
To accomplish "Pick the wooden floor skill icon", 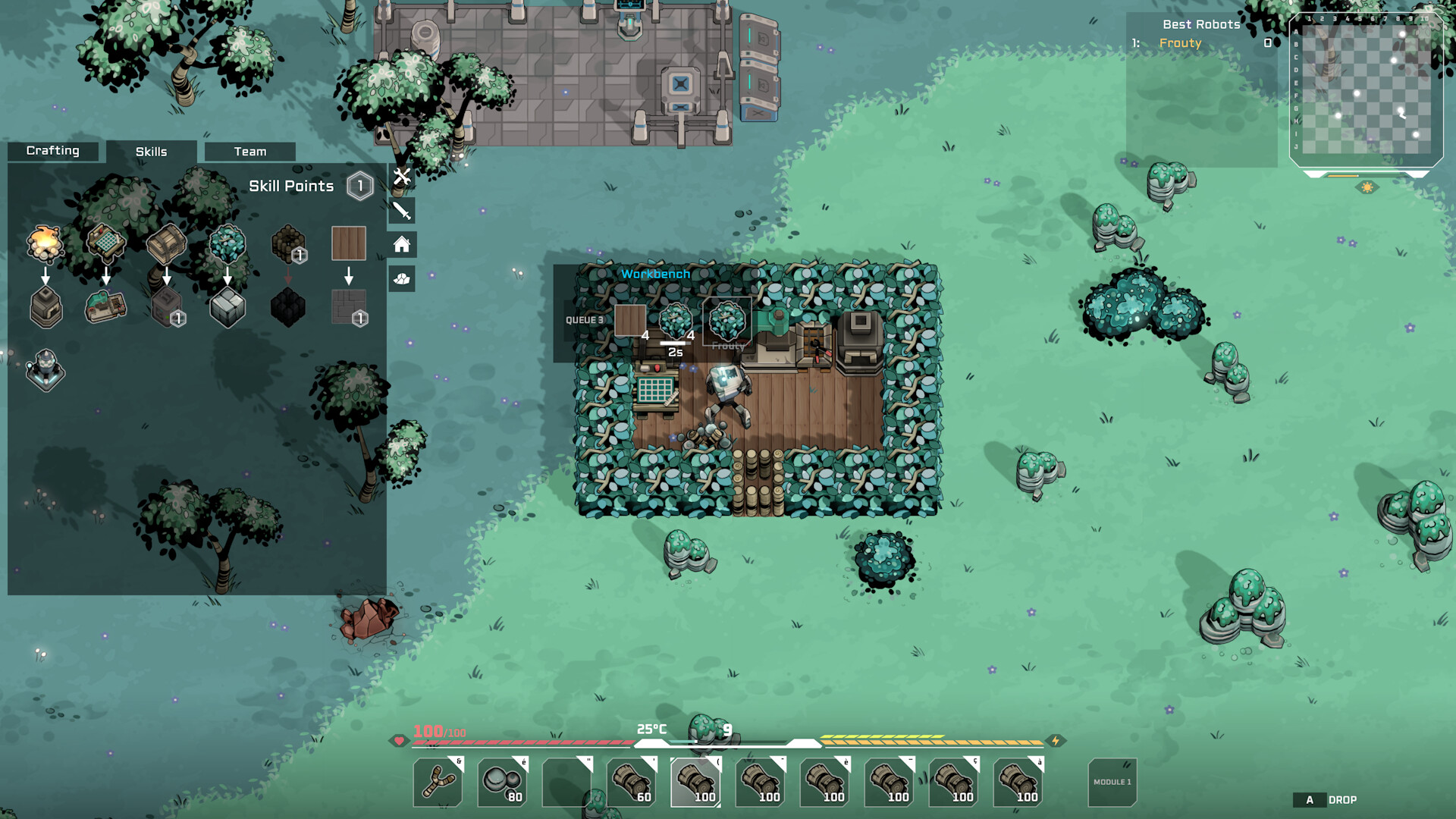I will (349, 244).
